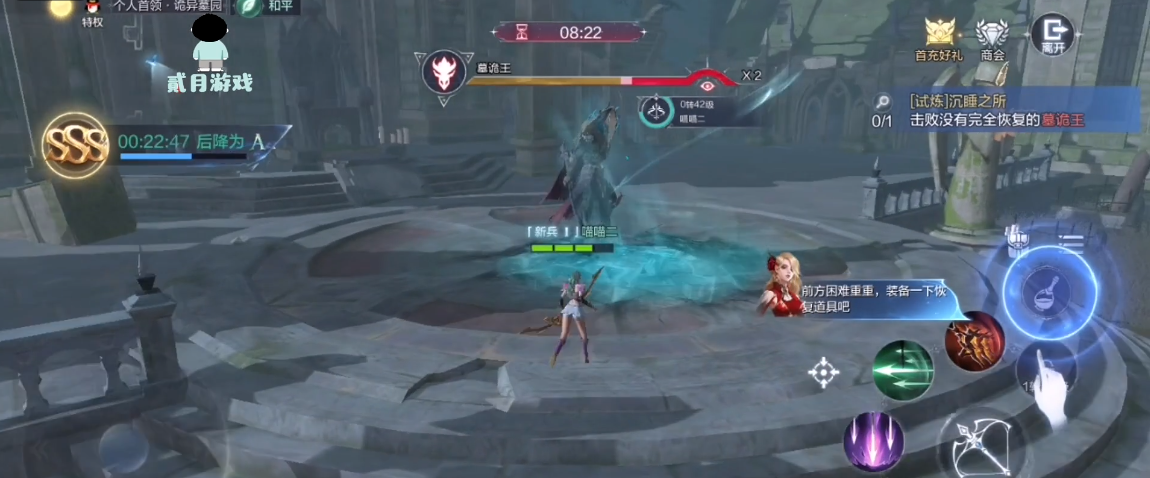Viewport: 1150px width, 478px height.
Task: Activate the green arrow volley skill
Action: (x=902, y=370)
